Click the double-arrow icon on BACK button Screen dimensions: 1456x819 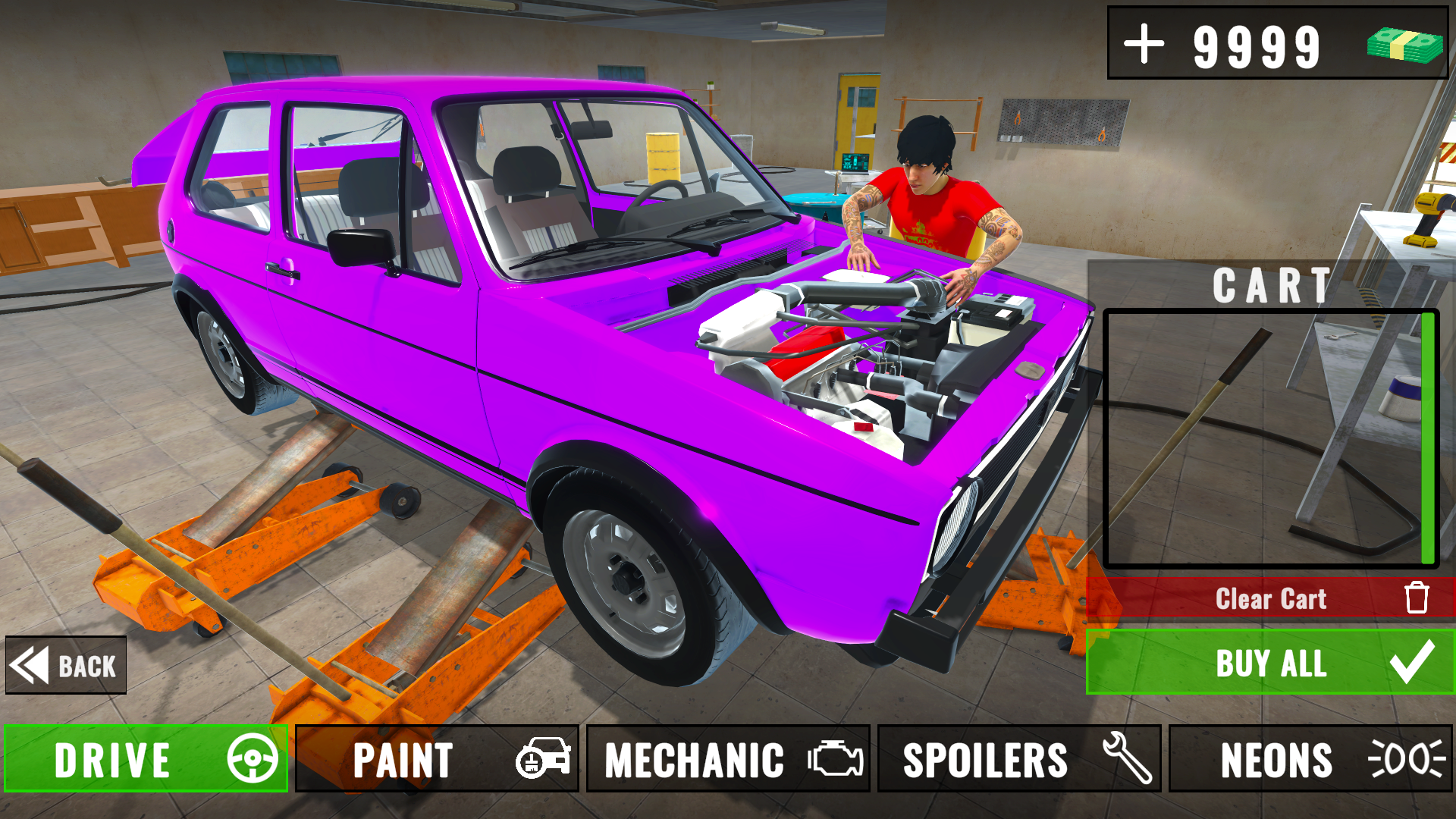pos(29,665)
